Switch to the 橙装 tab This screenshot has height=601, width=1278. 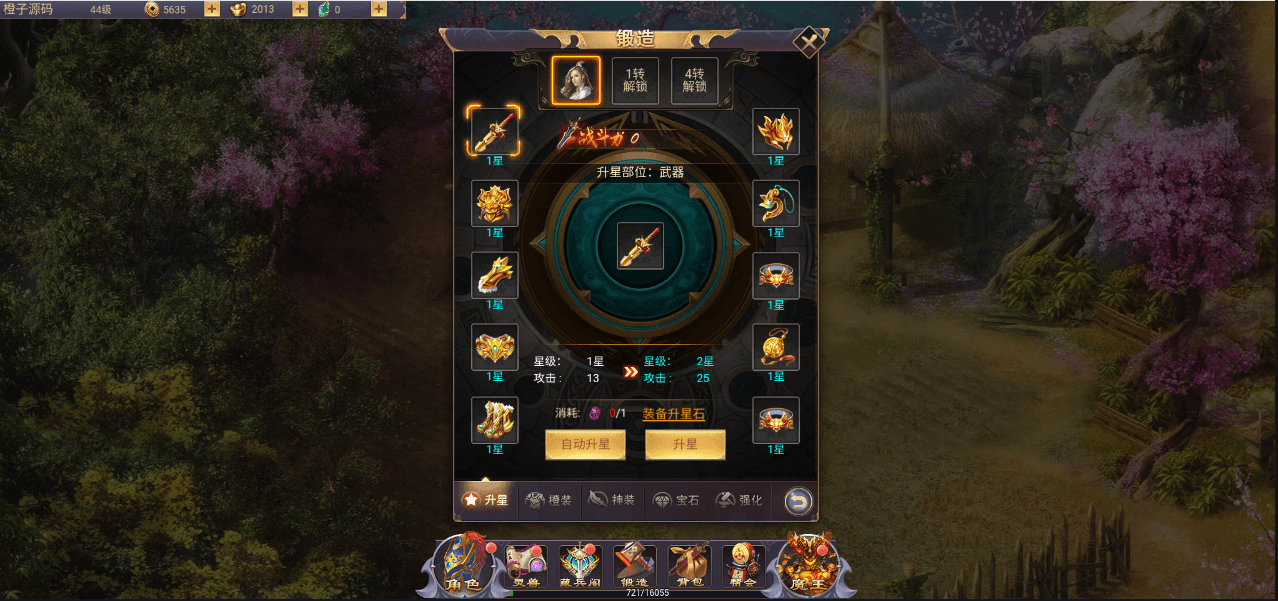549,499
